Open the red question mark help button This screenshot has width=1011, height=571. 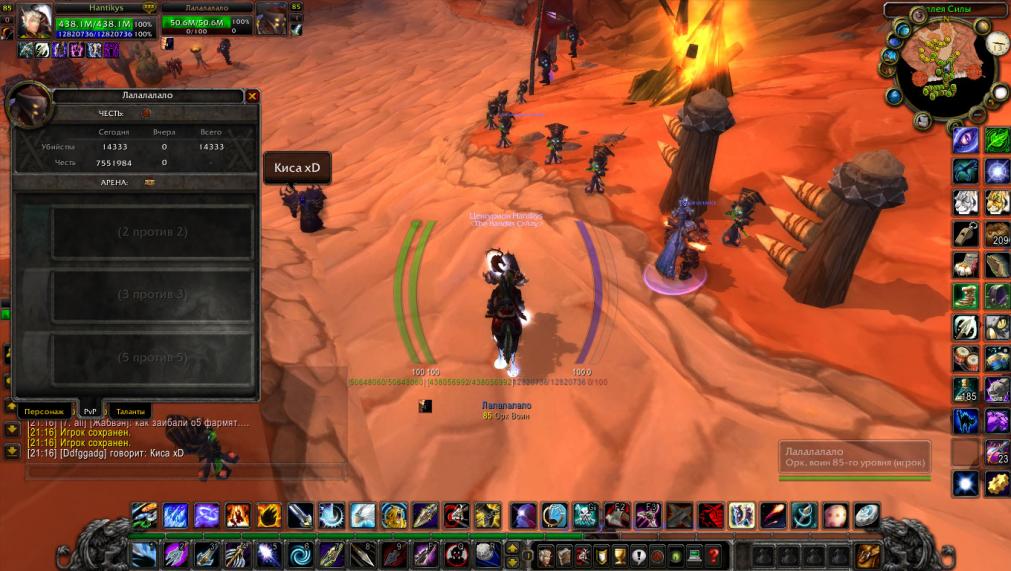click(713, 556)
